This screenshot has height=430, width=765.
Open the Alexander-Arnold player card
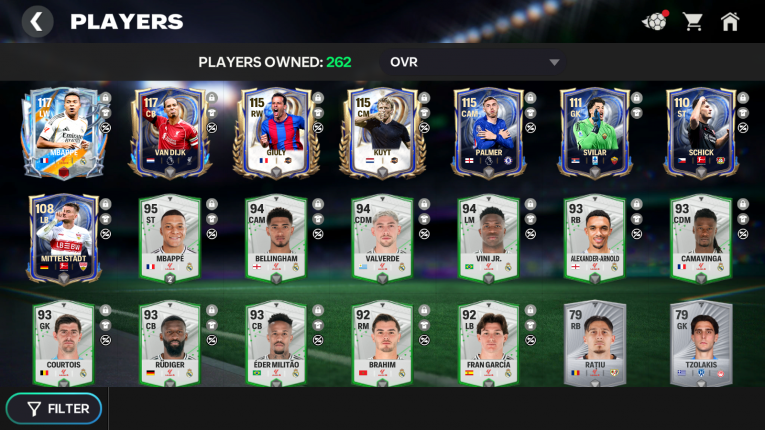pyautogui.click(x=594, y=239)
